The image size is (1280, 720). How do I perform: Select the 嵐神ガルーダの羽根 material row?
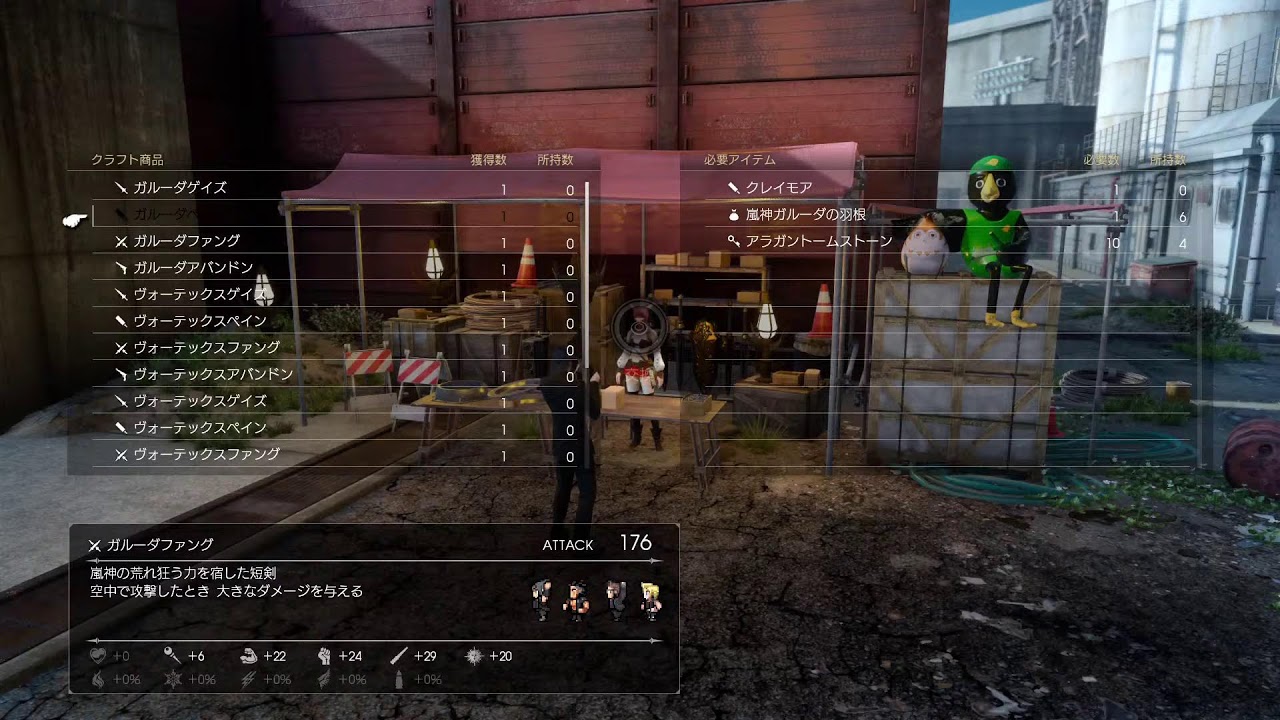(x=806, y=214)
